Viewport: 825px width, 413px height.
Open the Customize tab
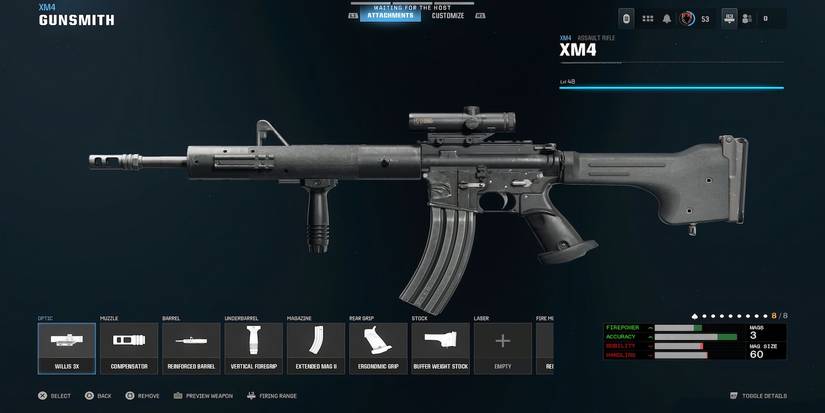(447, 16)
